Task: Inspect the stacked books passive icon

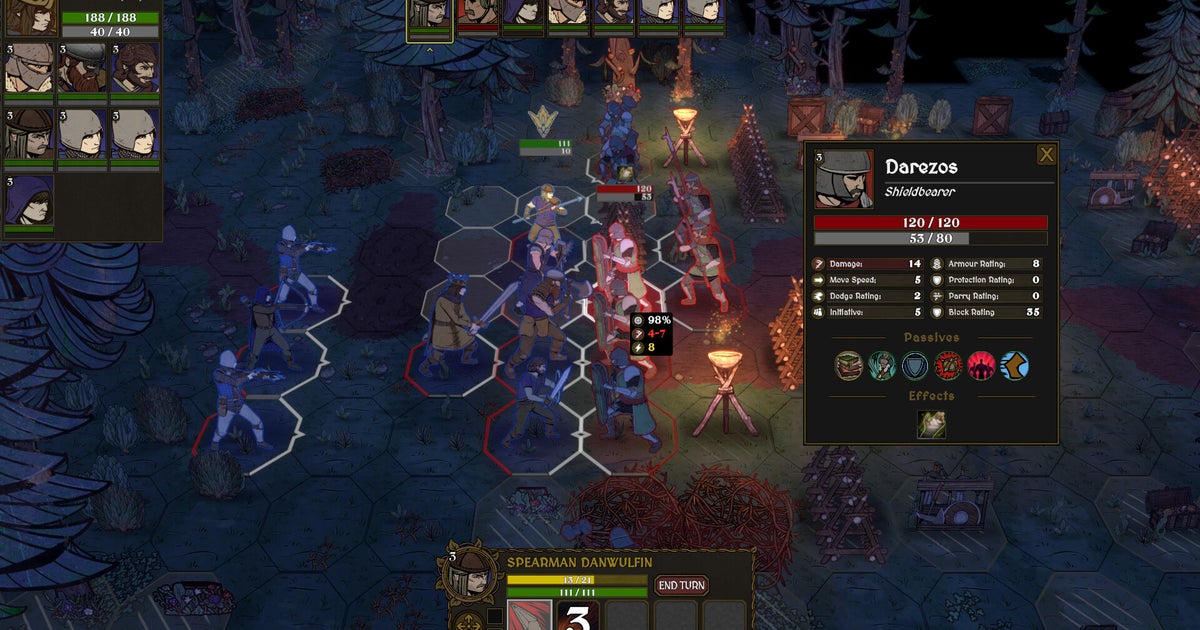Action: point(849,366)
